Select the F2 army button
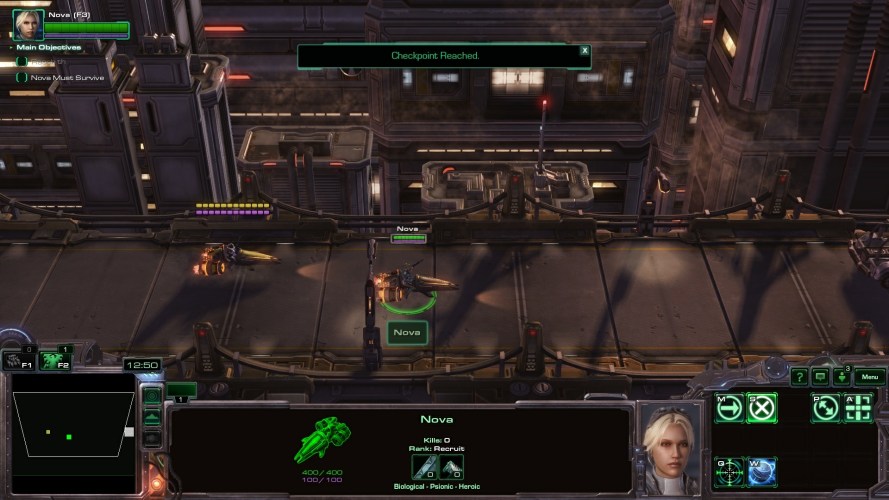This screenshot has width=889, height=500. (54, 361)
